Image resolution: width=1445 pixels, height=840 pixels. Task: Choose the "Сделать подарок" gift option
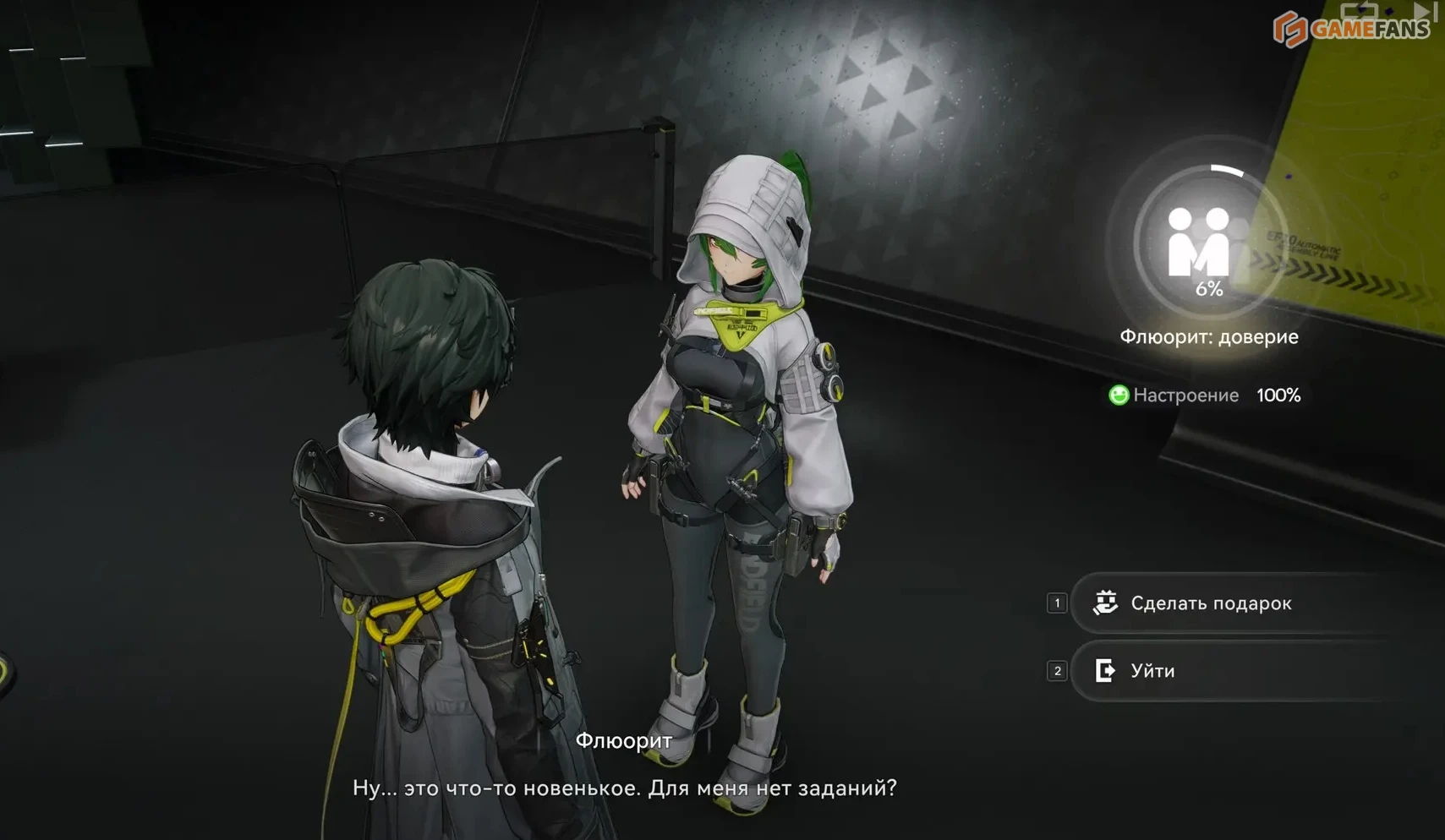1209,603
